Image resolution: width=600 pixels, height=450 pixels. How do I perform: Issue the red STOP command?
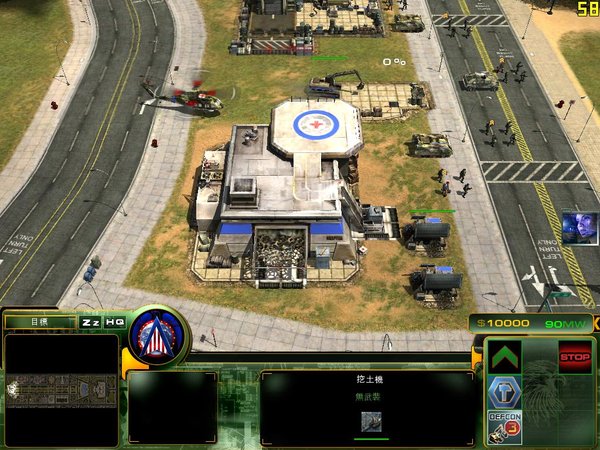coord(574,356)
